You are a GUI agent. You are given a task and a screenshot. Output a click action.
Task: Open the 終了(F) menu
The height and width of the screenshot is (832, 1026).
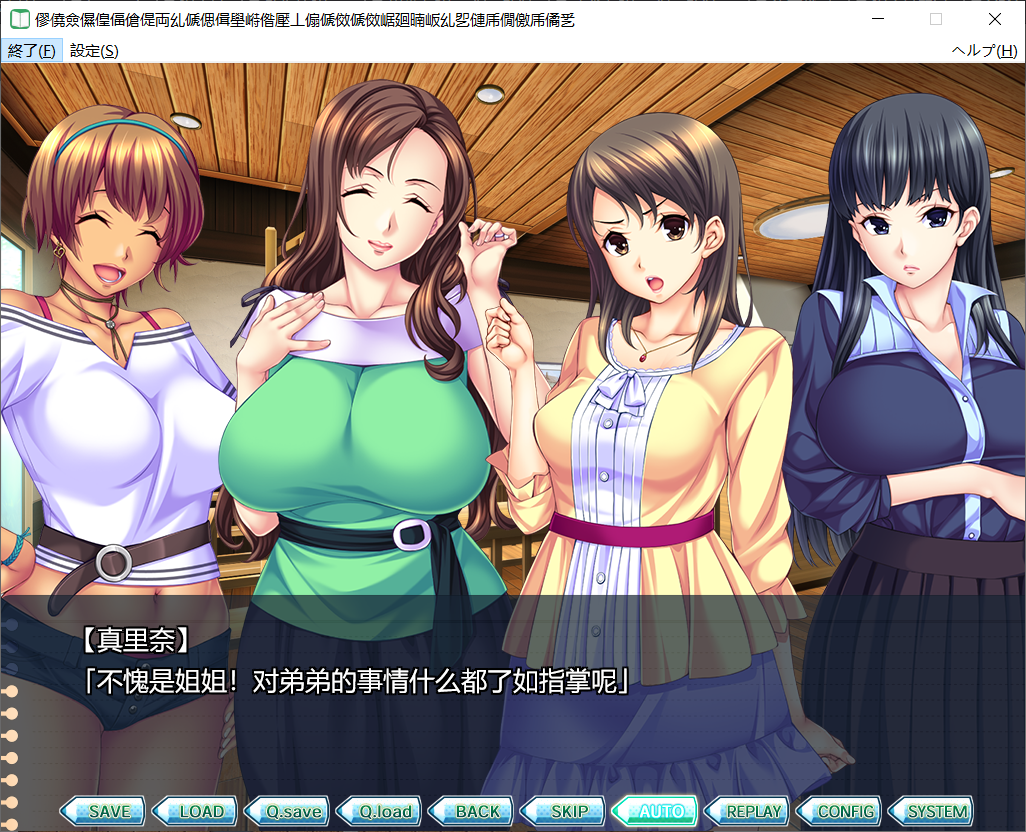[x=32, y=51]
